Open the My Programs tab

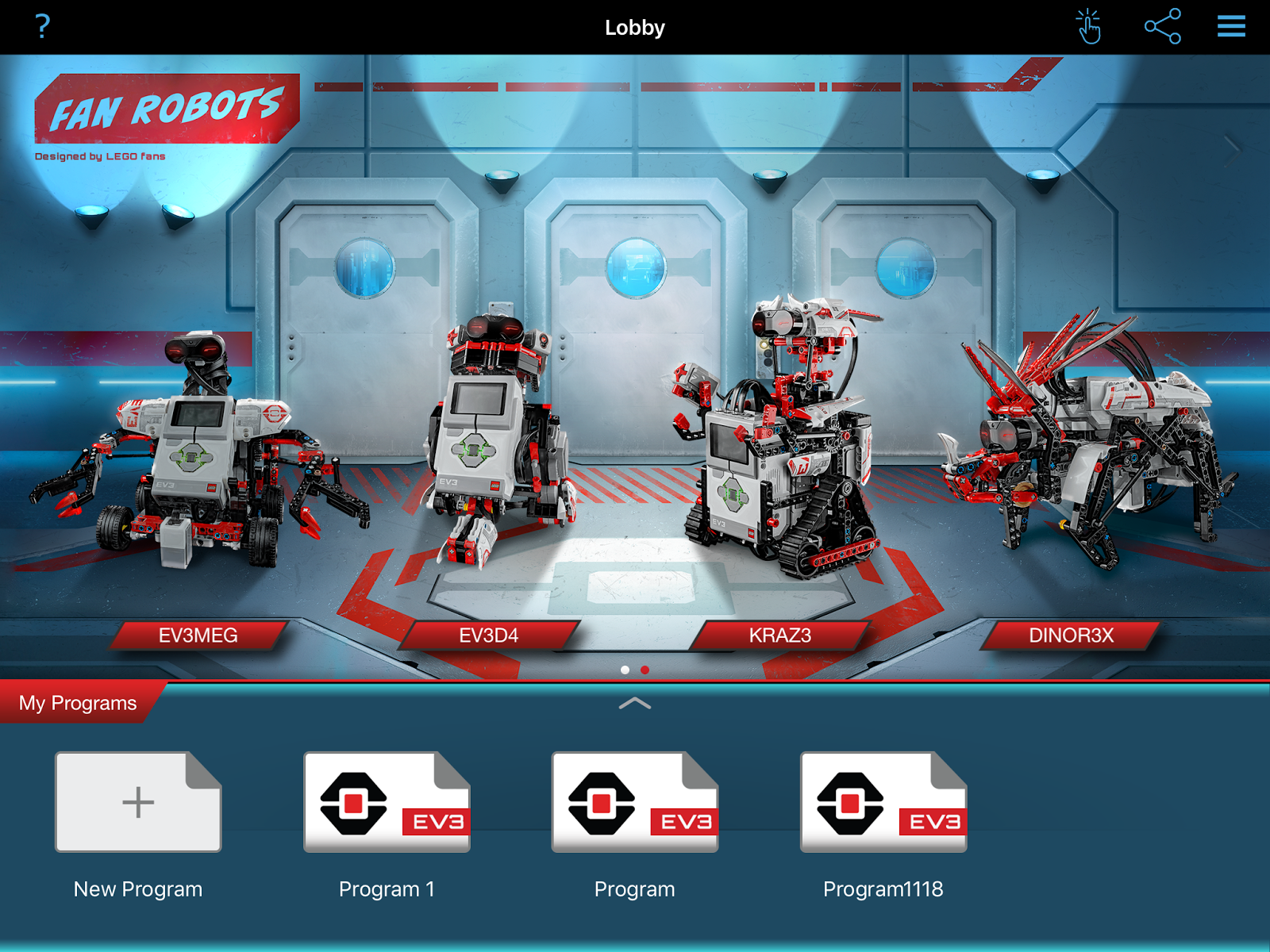coord(79,701)
